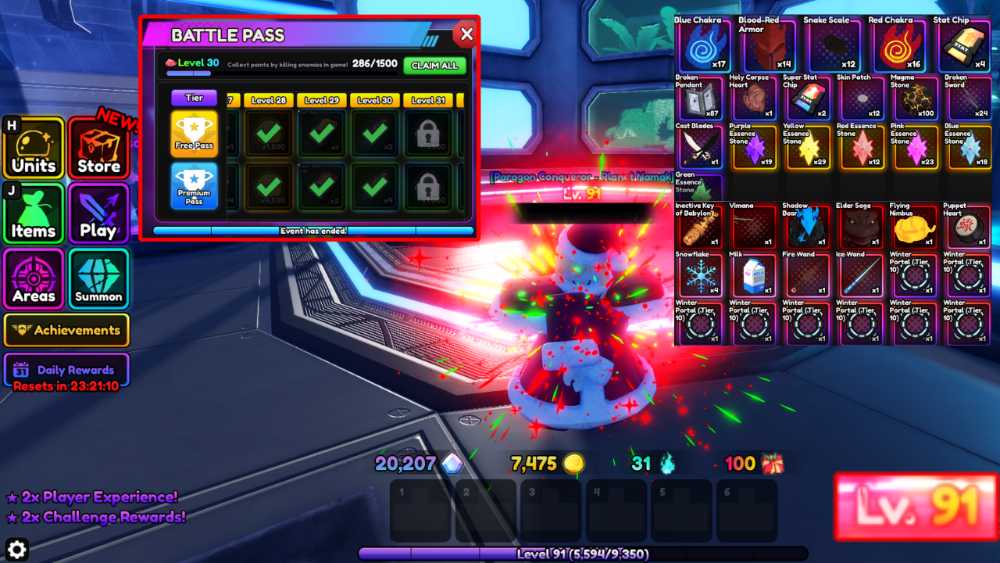Select the Free Pass tier
The height and width of the screenshot is (563, 1000).
click(194, 134)
